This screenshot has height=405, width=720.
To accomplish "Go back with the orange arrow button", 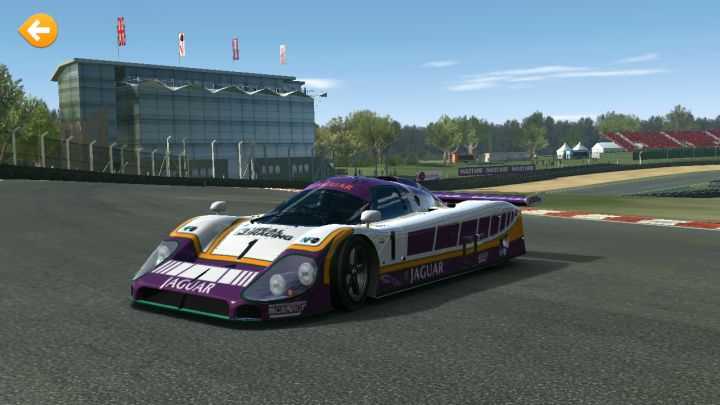I will pos(38,31).
